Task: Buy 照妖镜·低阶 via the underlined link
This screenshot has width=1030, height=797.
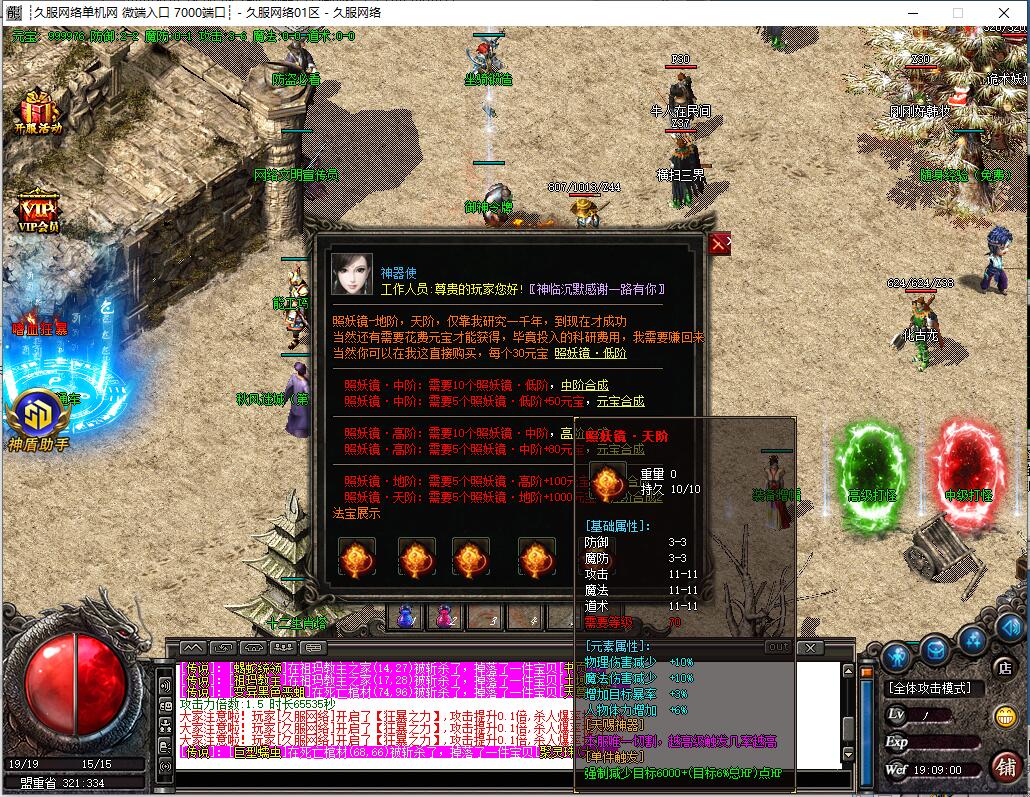Action: 590,353
